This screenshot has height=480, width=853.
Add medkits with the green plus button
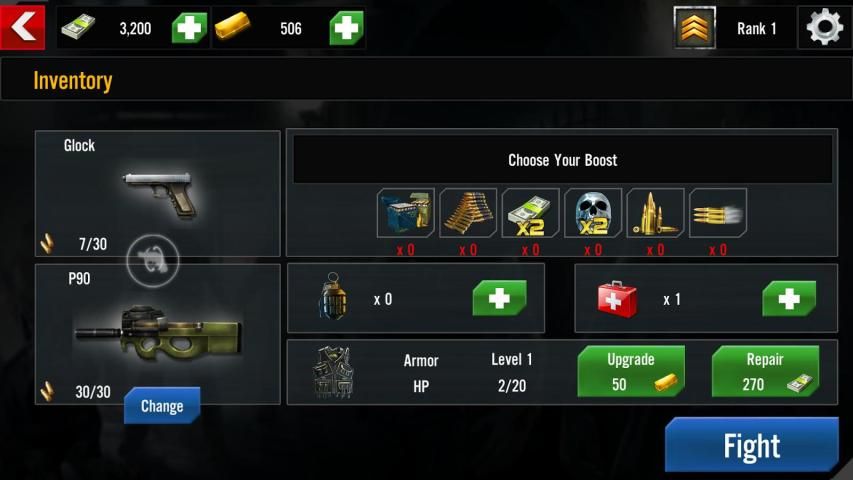click(x=789, y=298)
